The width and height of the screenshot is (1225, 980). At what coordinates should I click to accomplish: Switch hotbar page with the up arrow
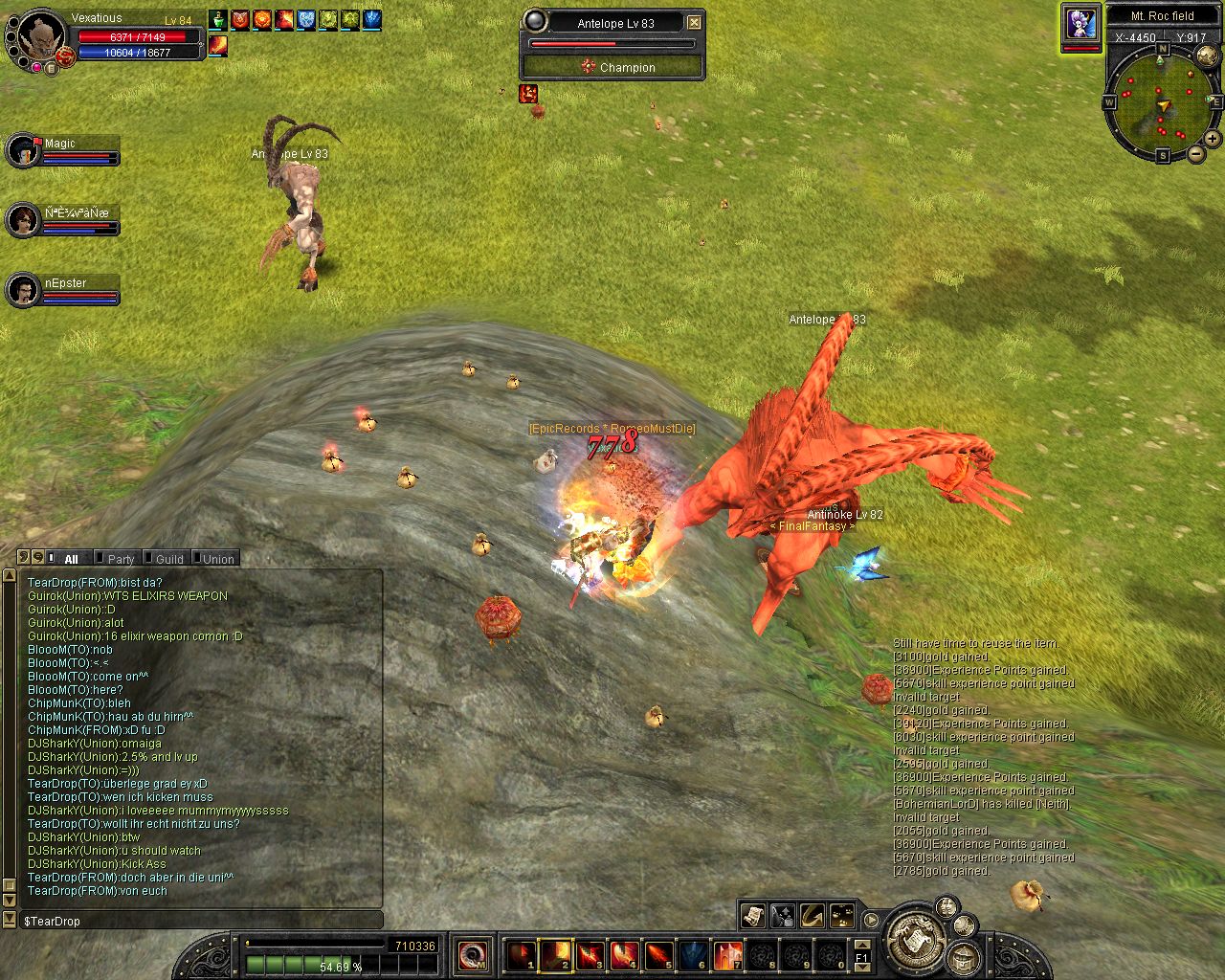coord(861,944)
